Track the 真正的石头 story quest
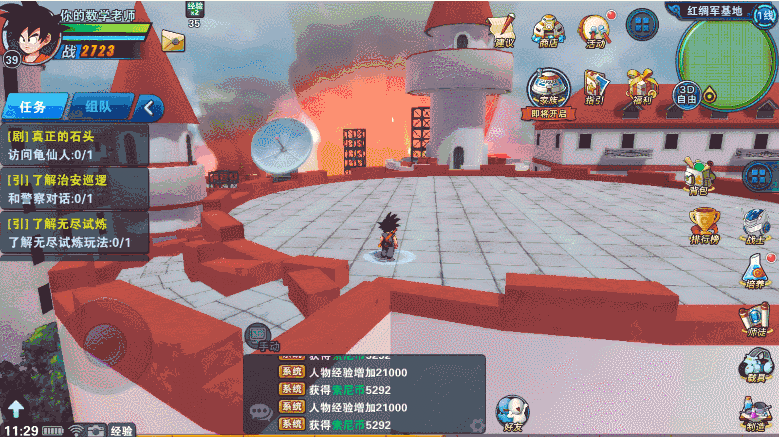The image size is (779, 437). point(75,146)
